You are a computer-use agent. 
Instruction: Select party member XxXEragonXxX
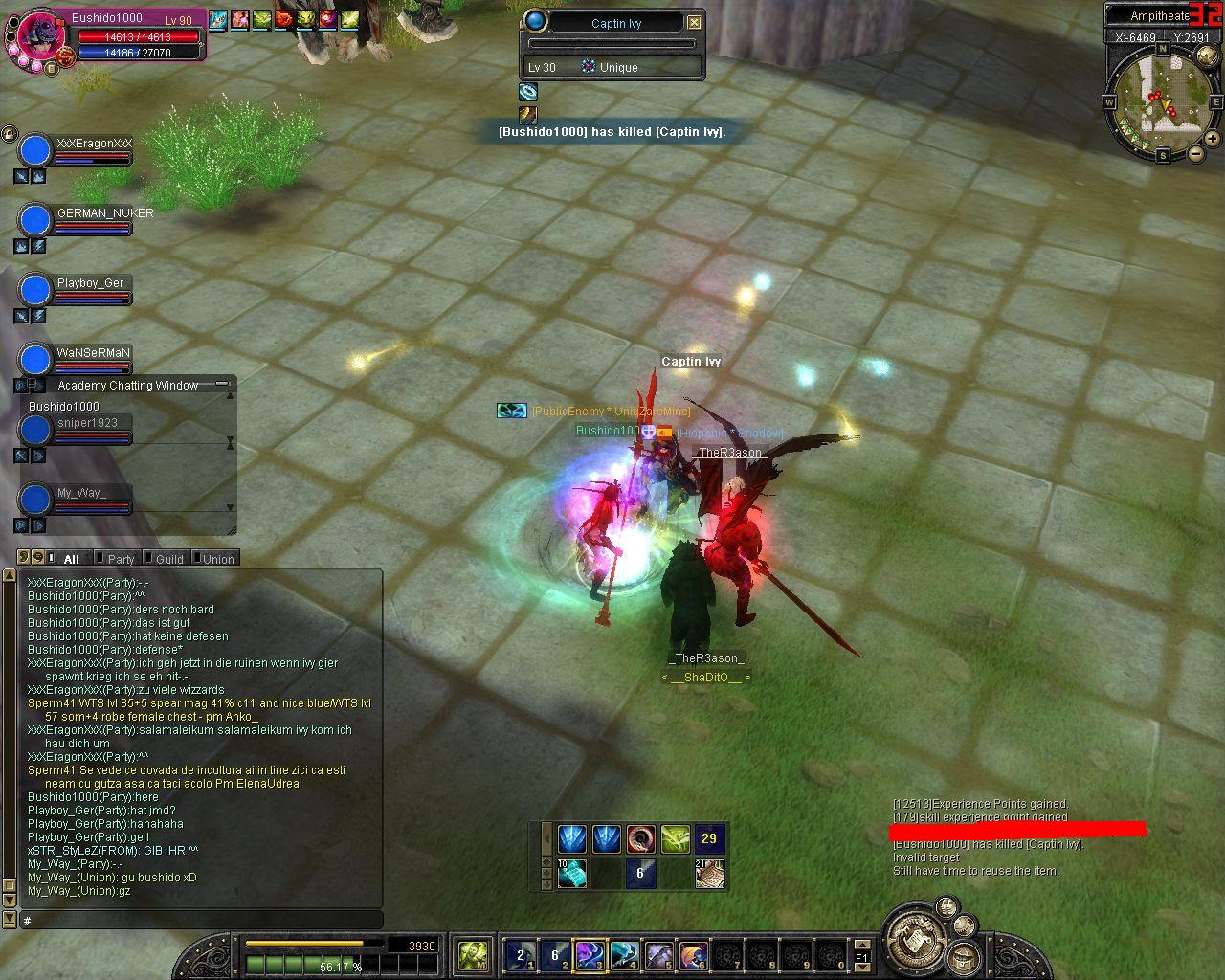[94, 144]
